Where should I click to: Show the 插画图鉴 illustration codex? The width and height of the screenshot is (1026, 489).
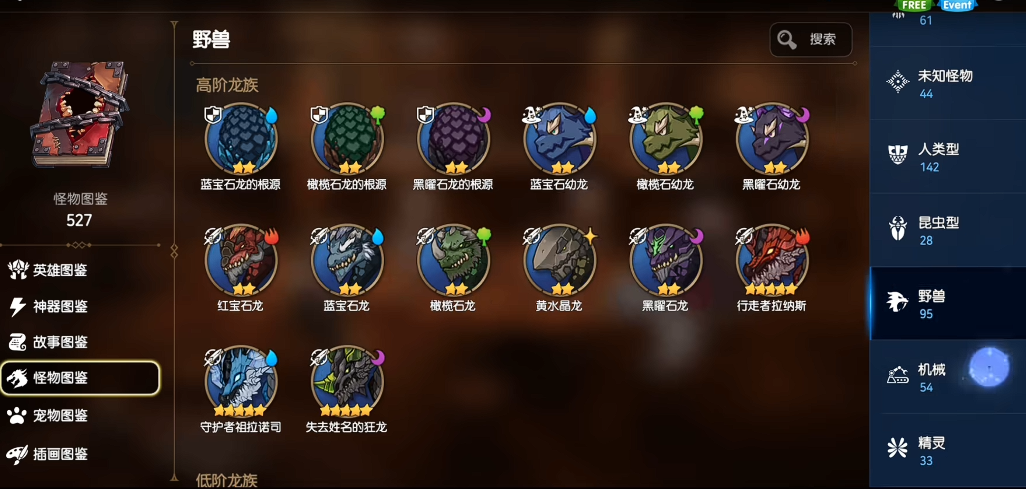click(60, 454)
